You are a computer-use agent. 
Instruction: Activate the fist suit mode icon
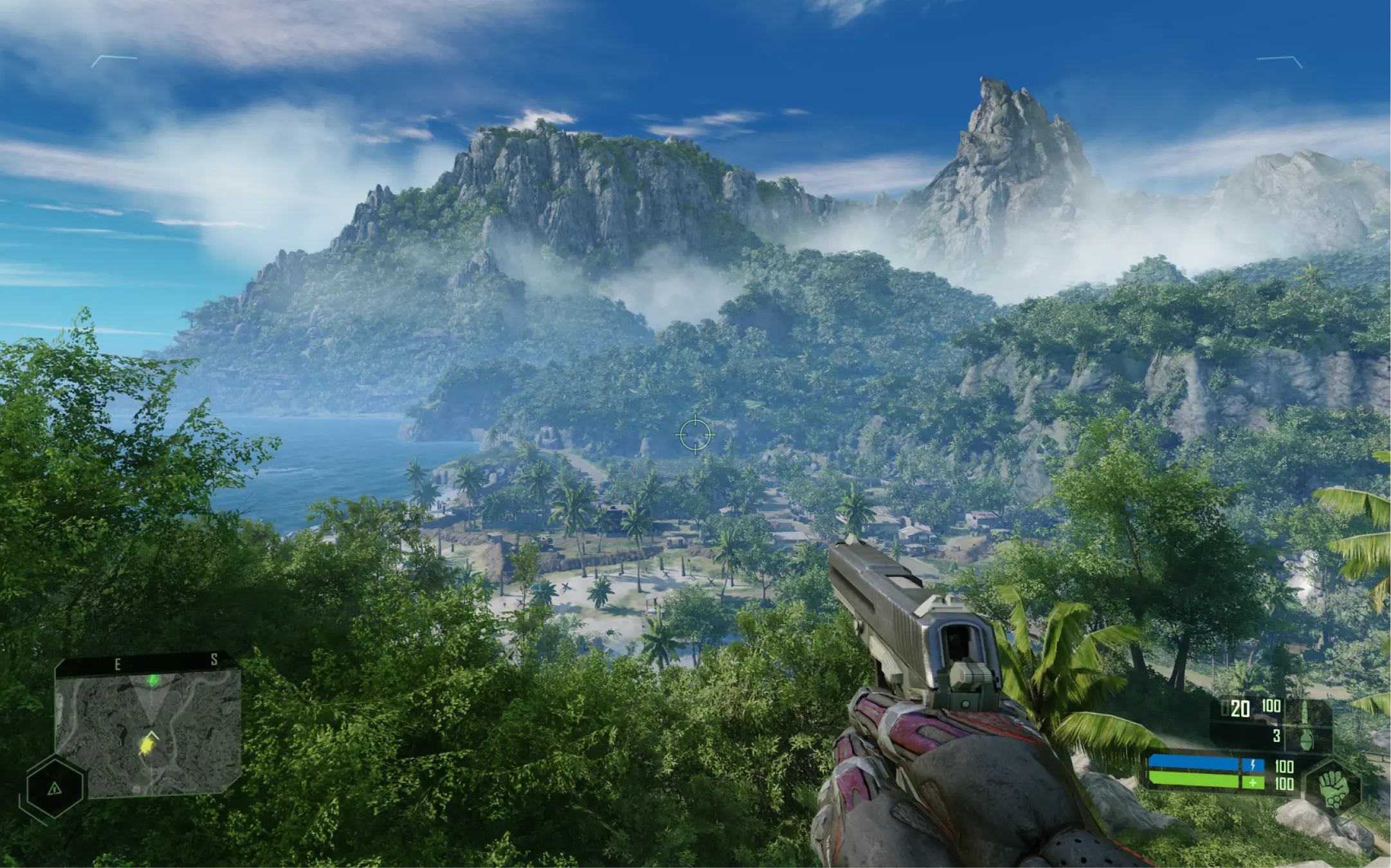point(1334,787)
